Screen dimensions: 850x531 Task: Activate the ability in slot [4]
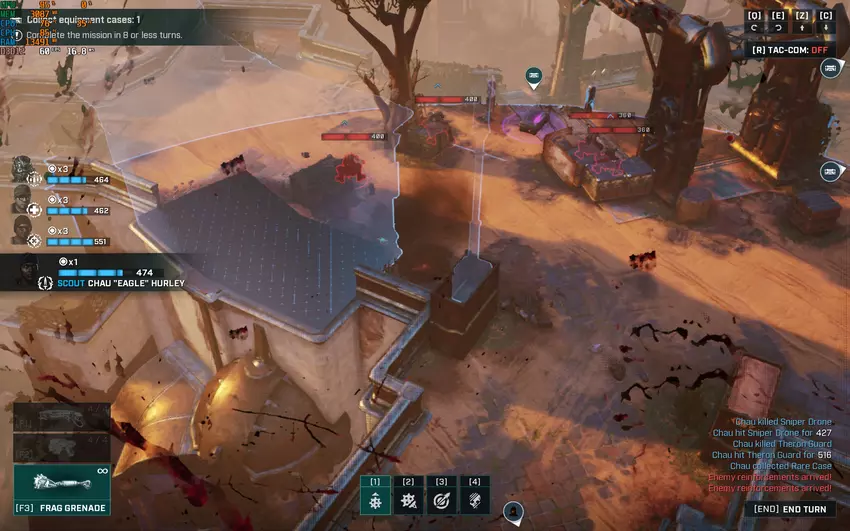coord(474,495)
